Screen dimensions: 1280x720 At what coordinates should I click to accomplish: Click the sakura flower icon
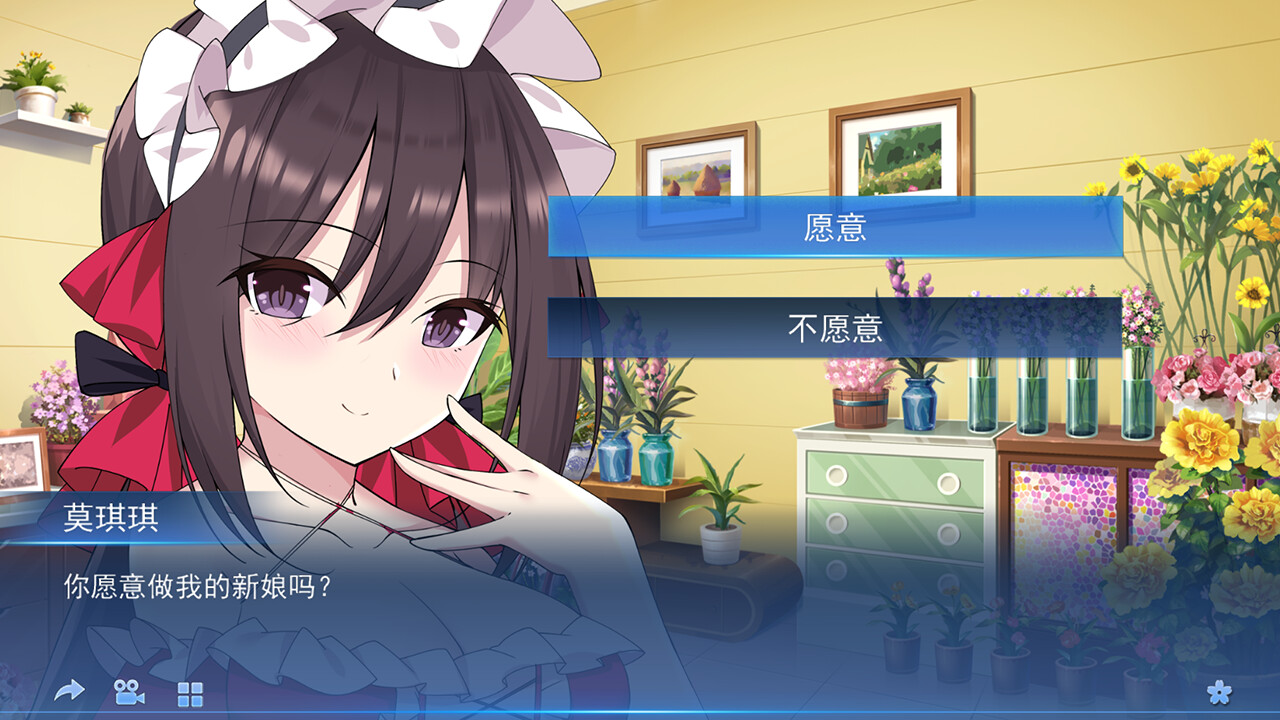(x=1221, y=691)
